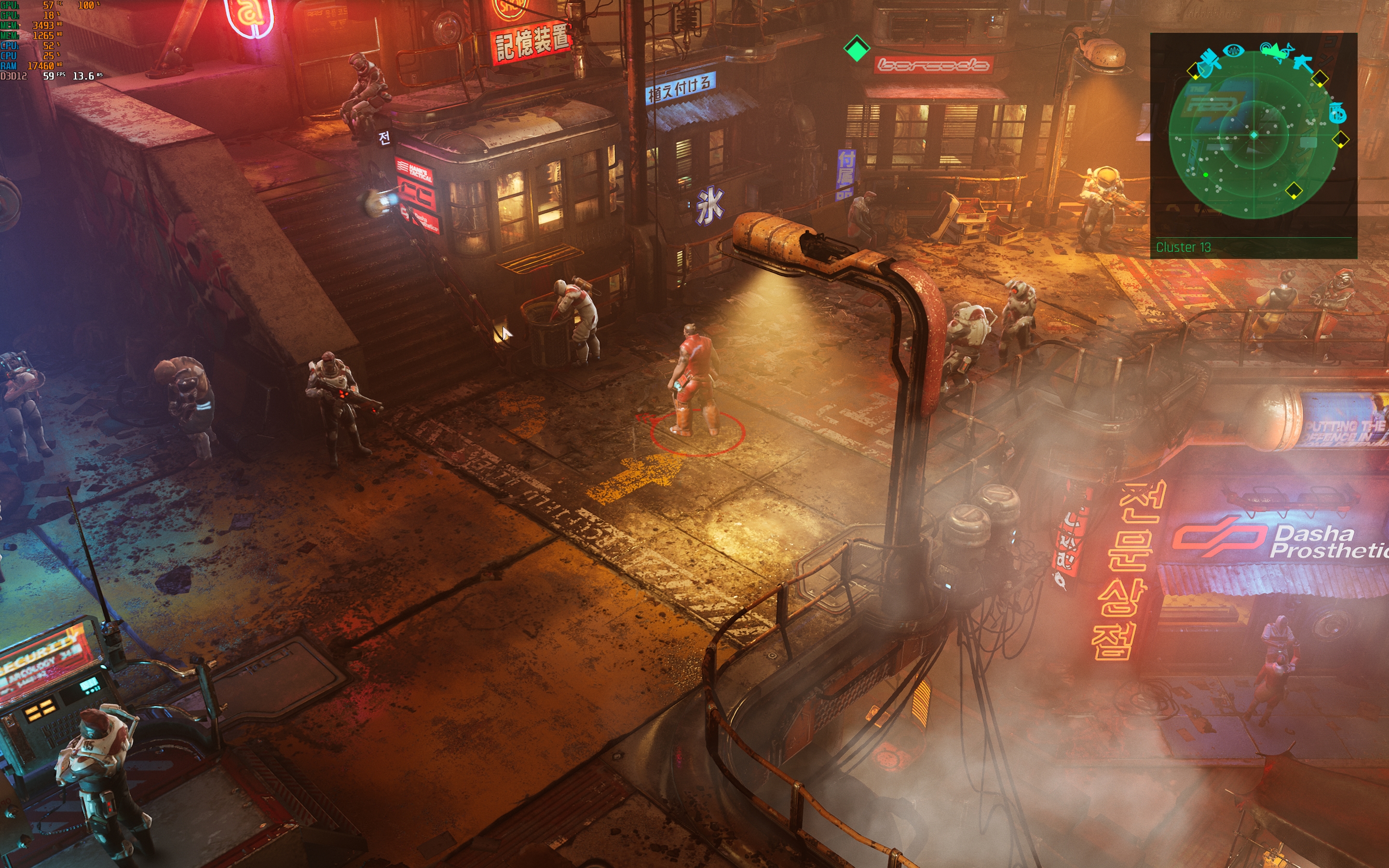This screenshot has width=1389, height=868.
Task: Select the pistol gunsmith marker on minimap
Action: point(1304,61)
